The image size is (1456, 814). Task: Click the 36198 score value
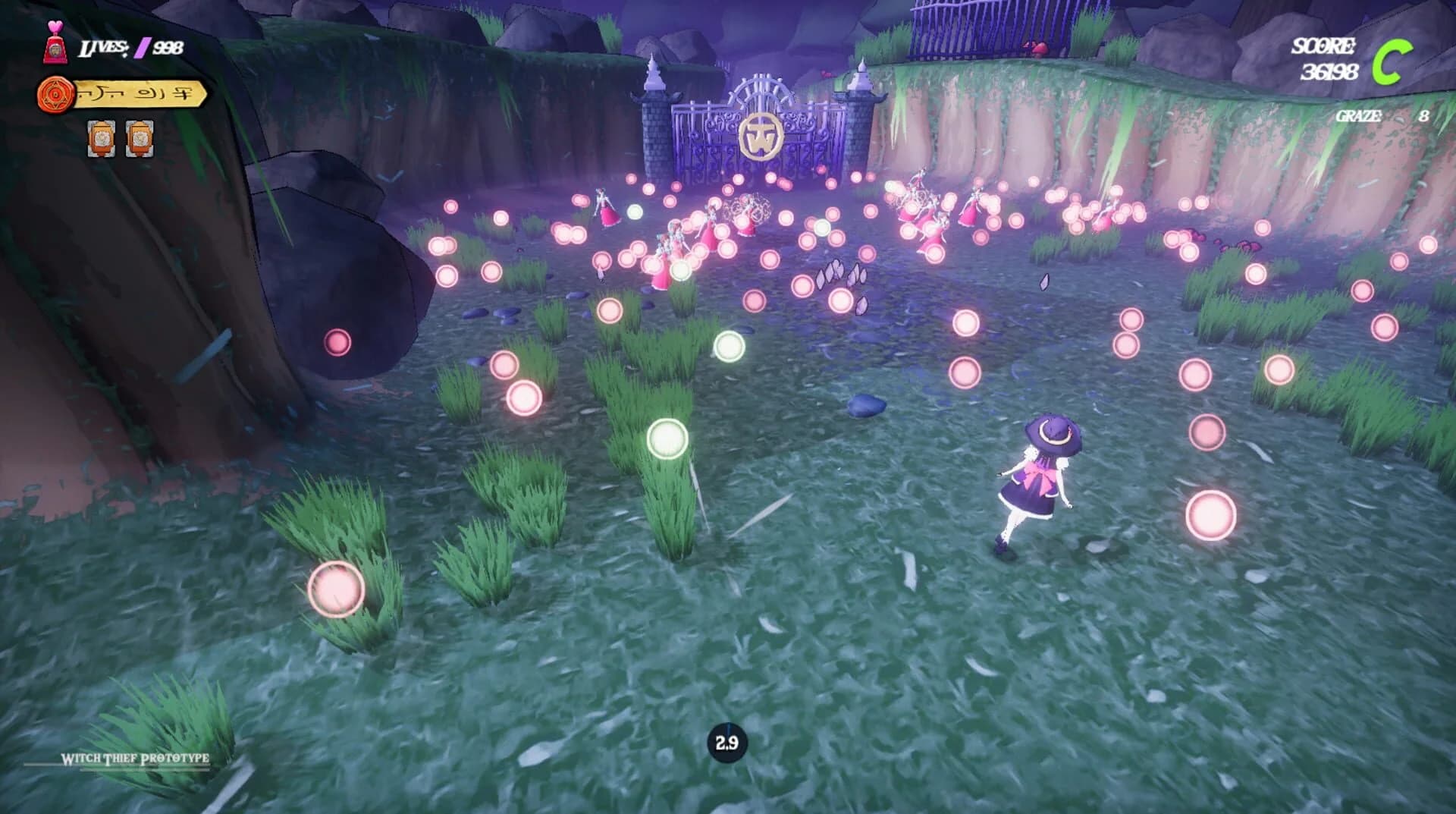[x=1329, y=72]
